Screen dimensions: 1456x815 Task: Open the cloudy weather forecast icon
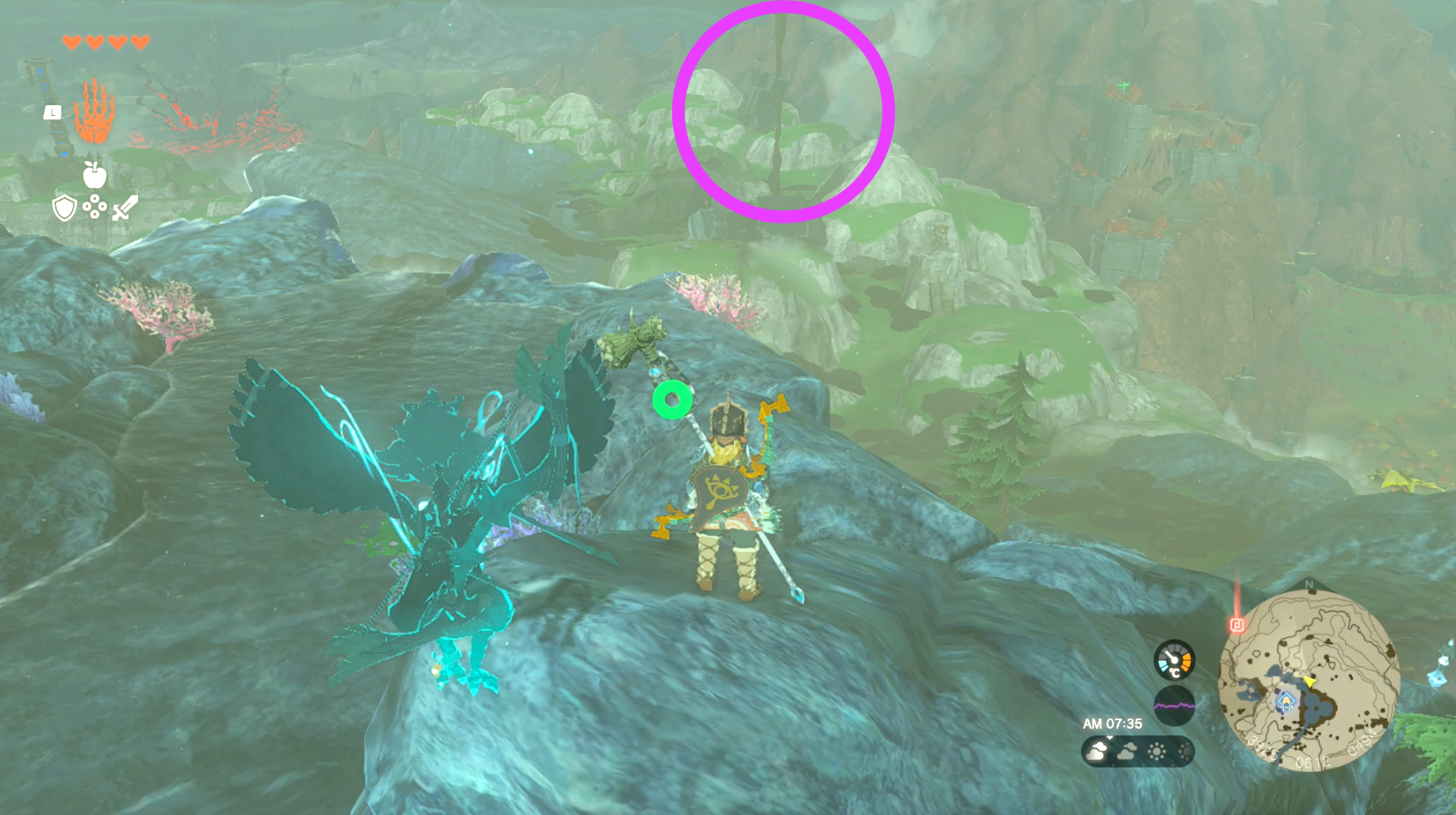tap(1096, 750)
